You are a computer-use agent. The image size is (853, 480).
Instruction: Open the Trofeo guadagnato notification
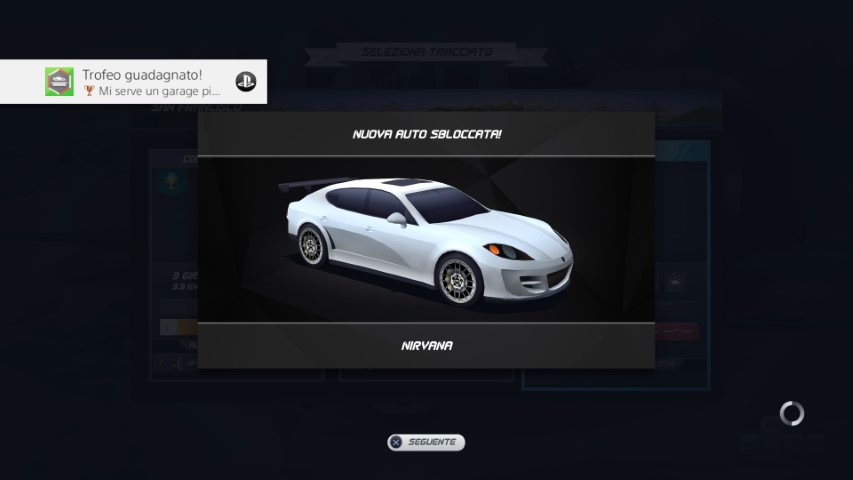[x=134, y=82]
